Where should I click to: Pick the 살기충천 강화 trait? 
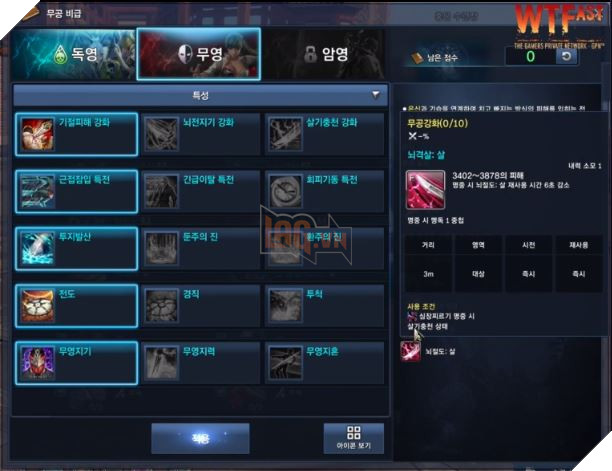(x=324, y=133)
